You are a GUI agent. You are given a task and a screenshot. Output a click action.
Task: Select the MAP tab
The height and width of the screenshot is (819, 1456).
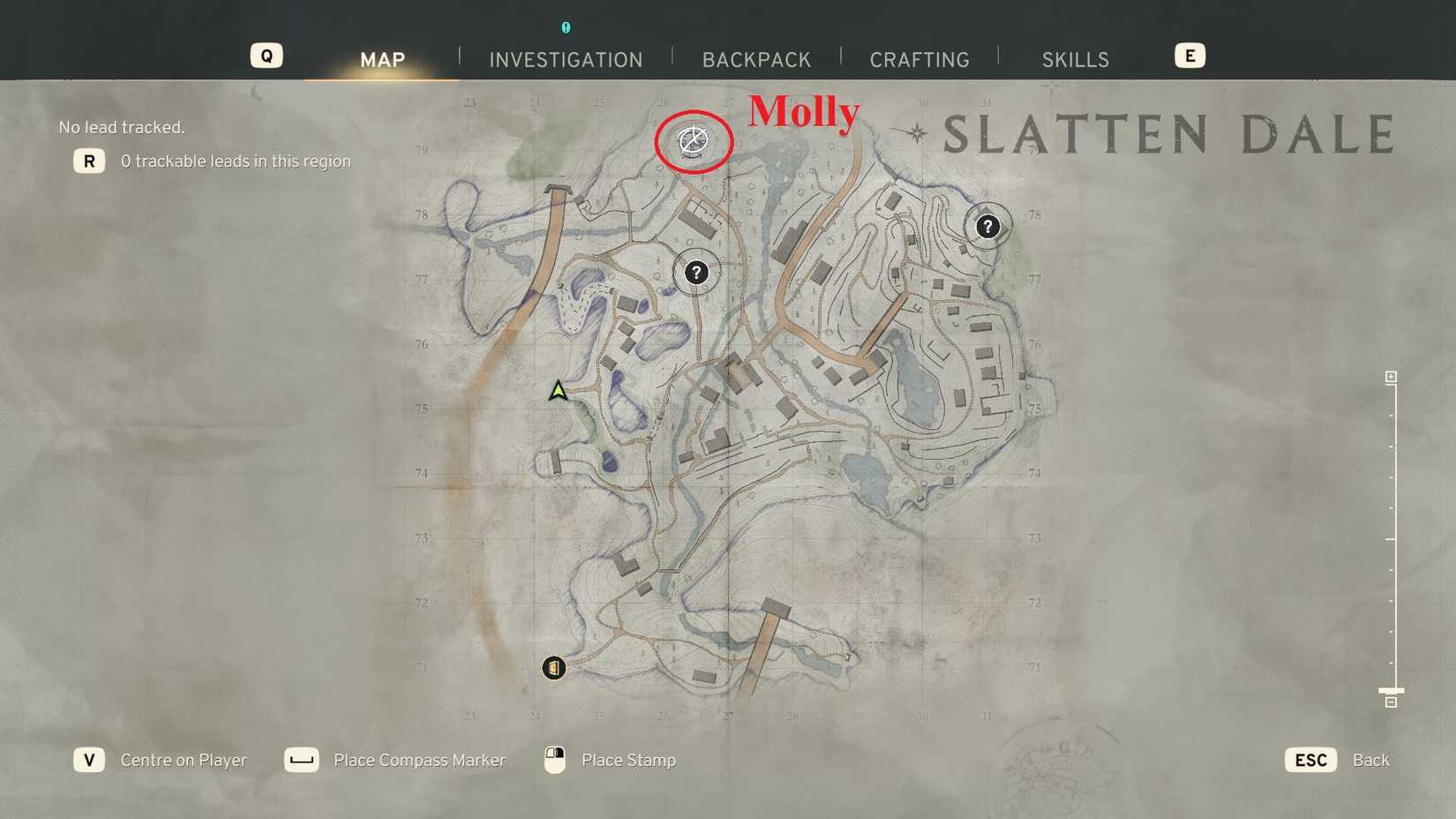click(x=382, y=59)
